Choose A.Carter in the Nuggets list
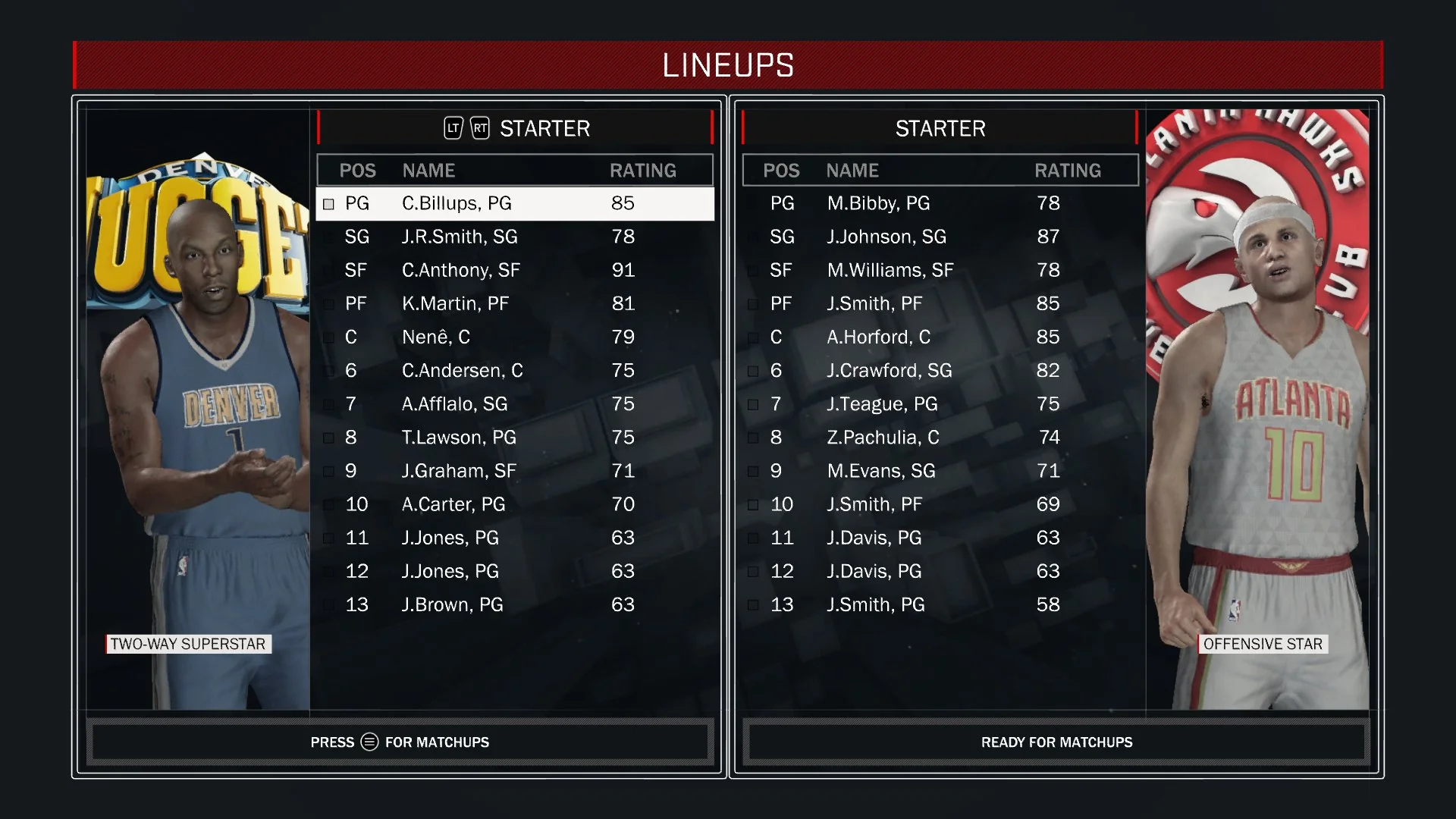Viewport: 1456px width, 819px height. (x=514, y=504)
